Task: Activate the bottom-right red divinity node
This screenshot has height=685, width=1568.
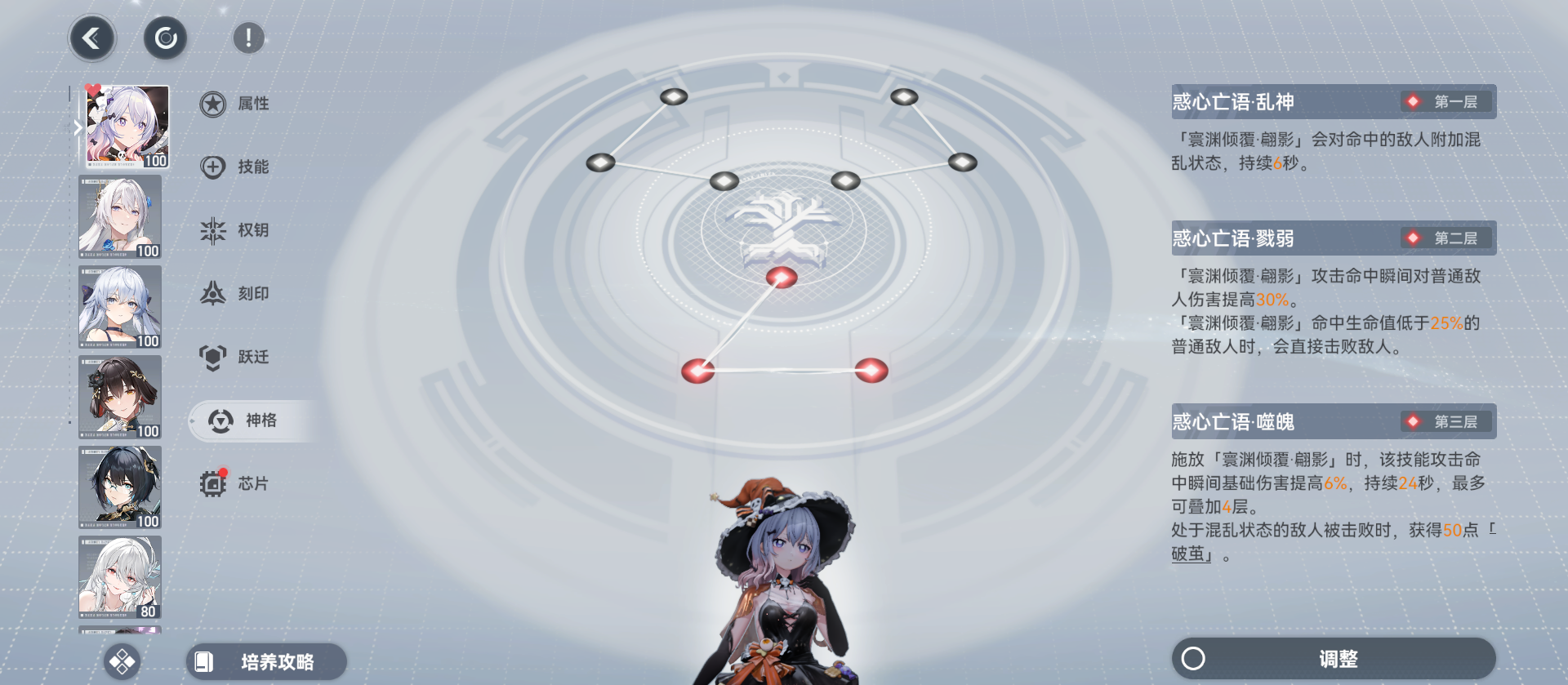Action: pyautogui.click(x=873, y=371)
